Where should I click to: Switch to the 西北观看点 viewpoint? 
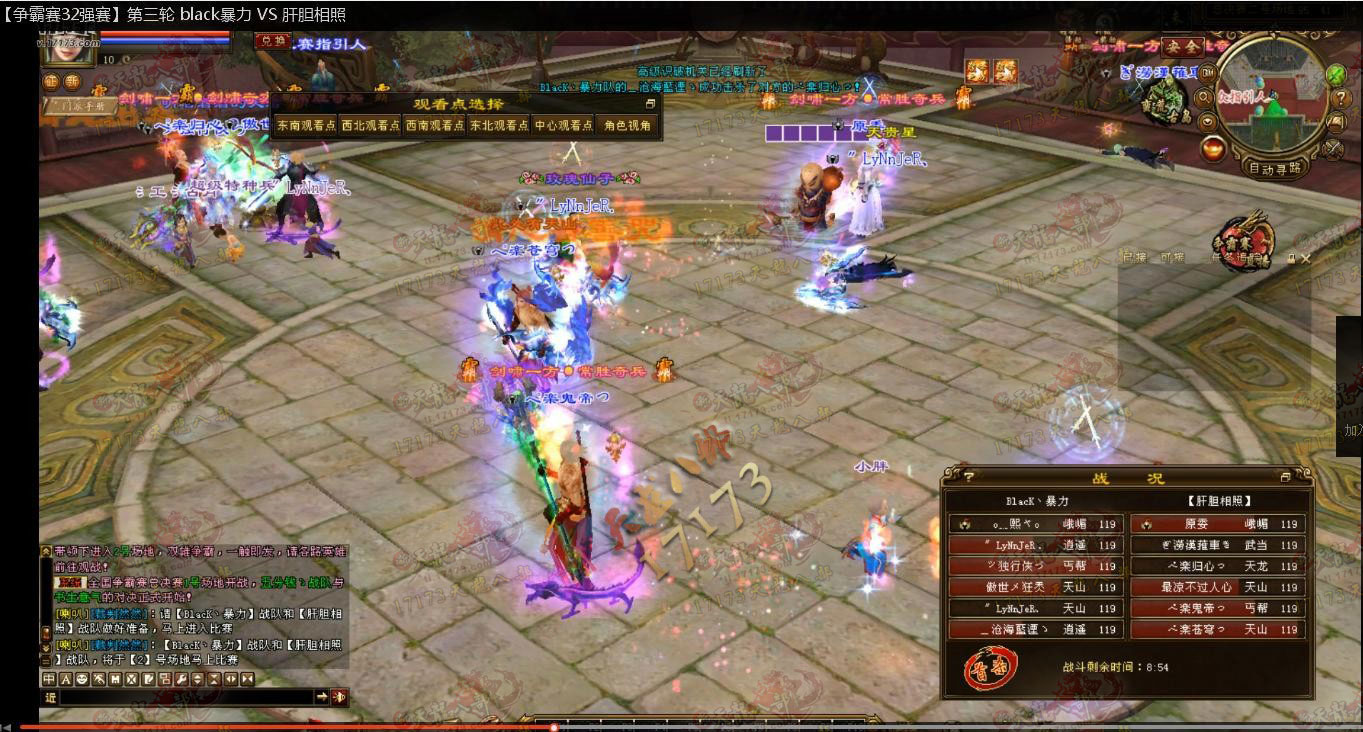[x=370, y=126]
